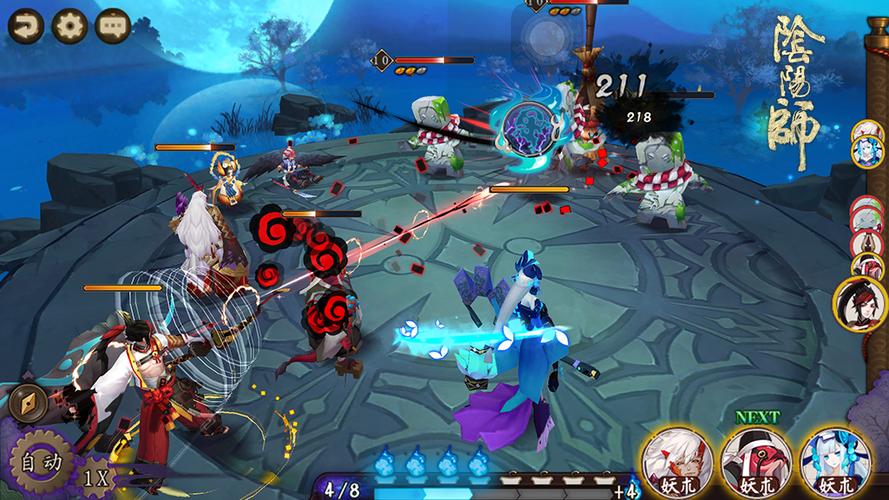Select the blue-haired portrait in turn order
This screenshot has width=889, height=500.
[866, 150]
